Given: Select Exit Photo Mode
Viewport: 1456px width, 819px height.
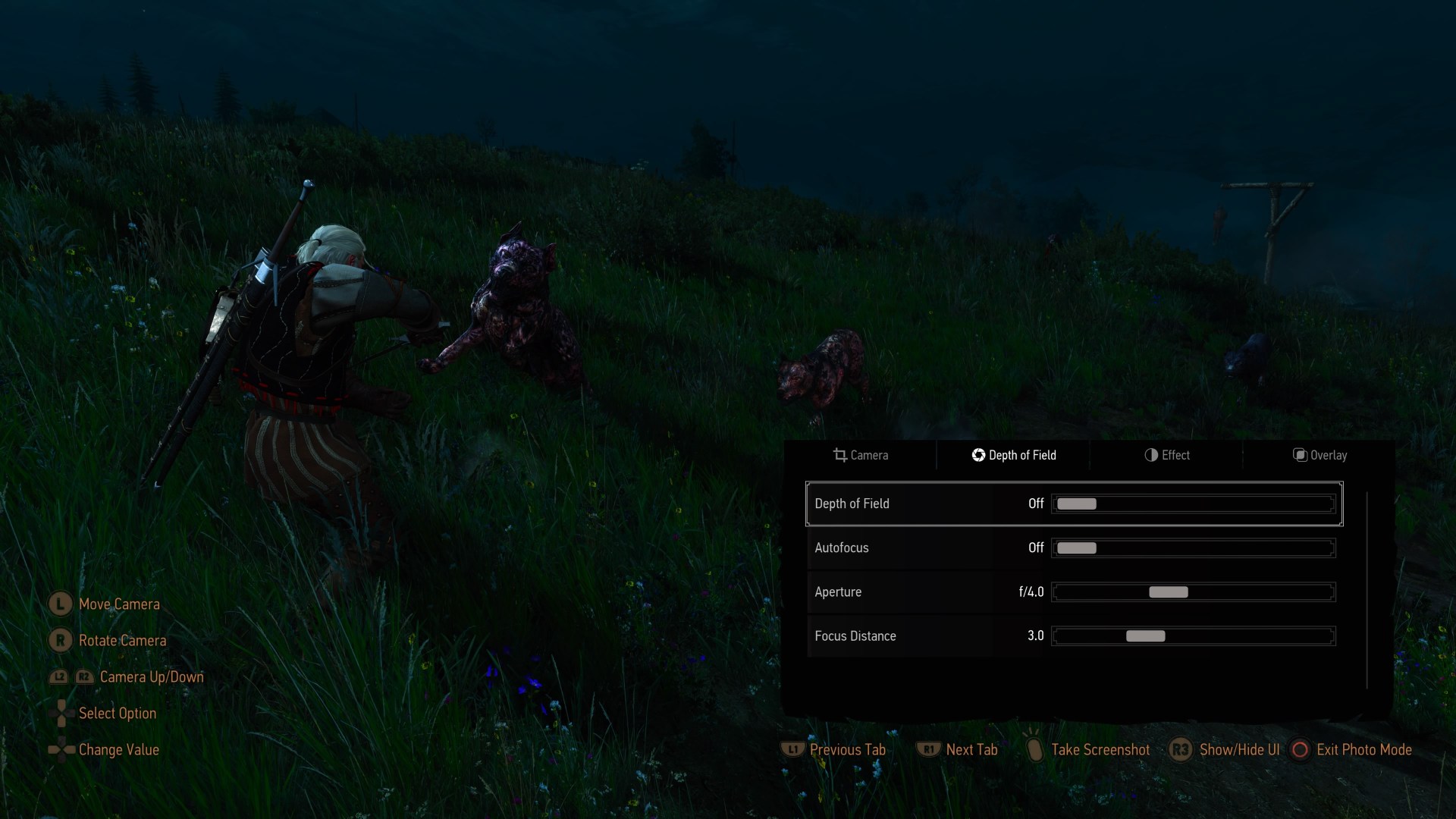Looking at the screenshot, I should 1363,749.
